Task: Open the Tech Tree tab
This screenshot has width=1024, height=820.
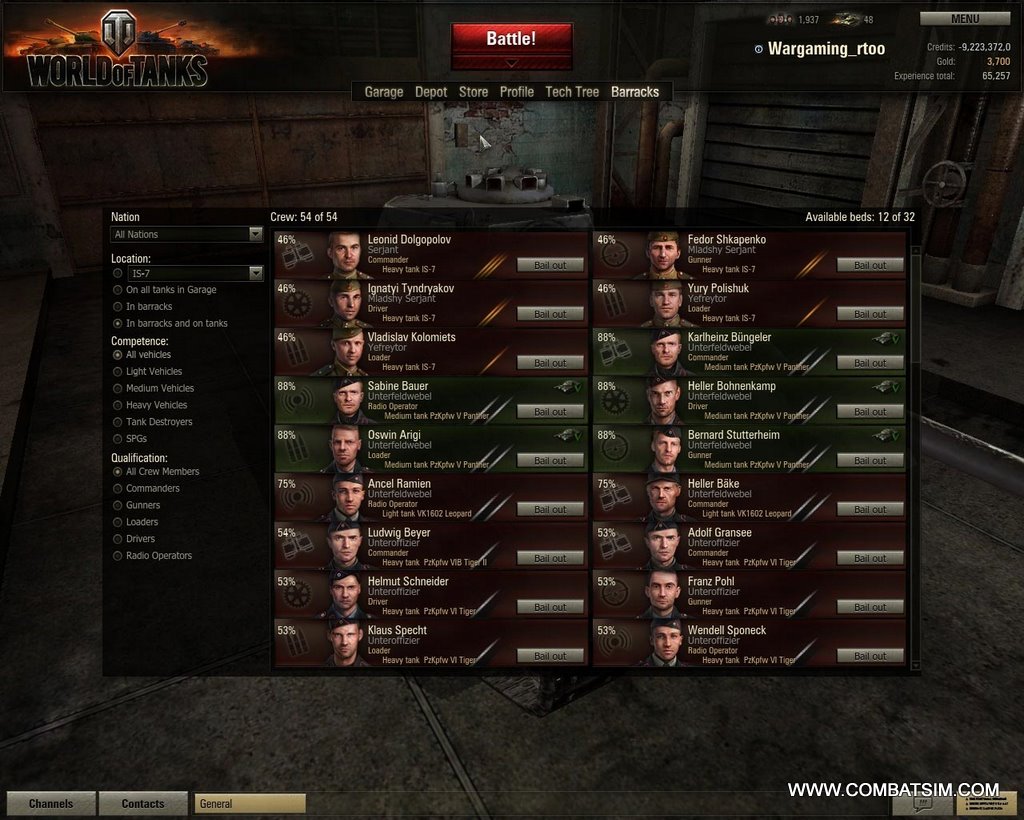Action: [572, 92]
